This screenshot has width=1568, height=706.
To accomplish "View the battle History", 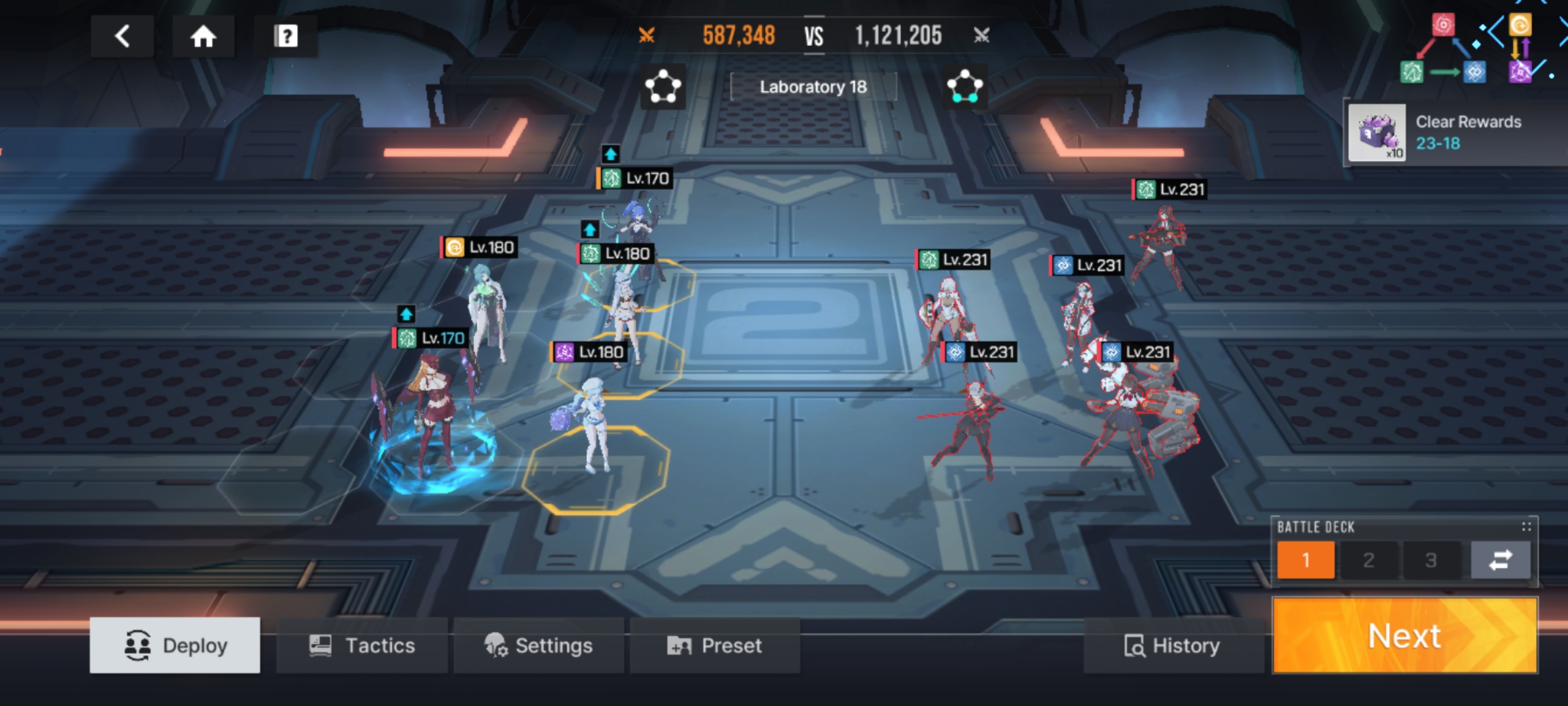I will click(x=1172, y=645).
